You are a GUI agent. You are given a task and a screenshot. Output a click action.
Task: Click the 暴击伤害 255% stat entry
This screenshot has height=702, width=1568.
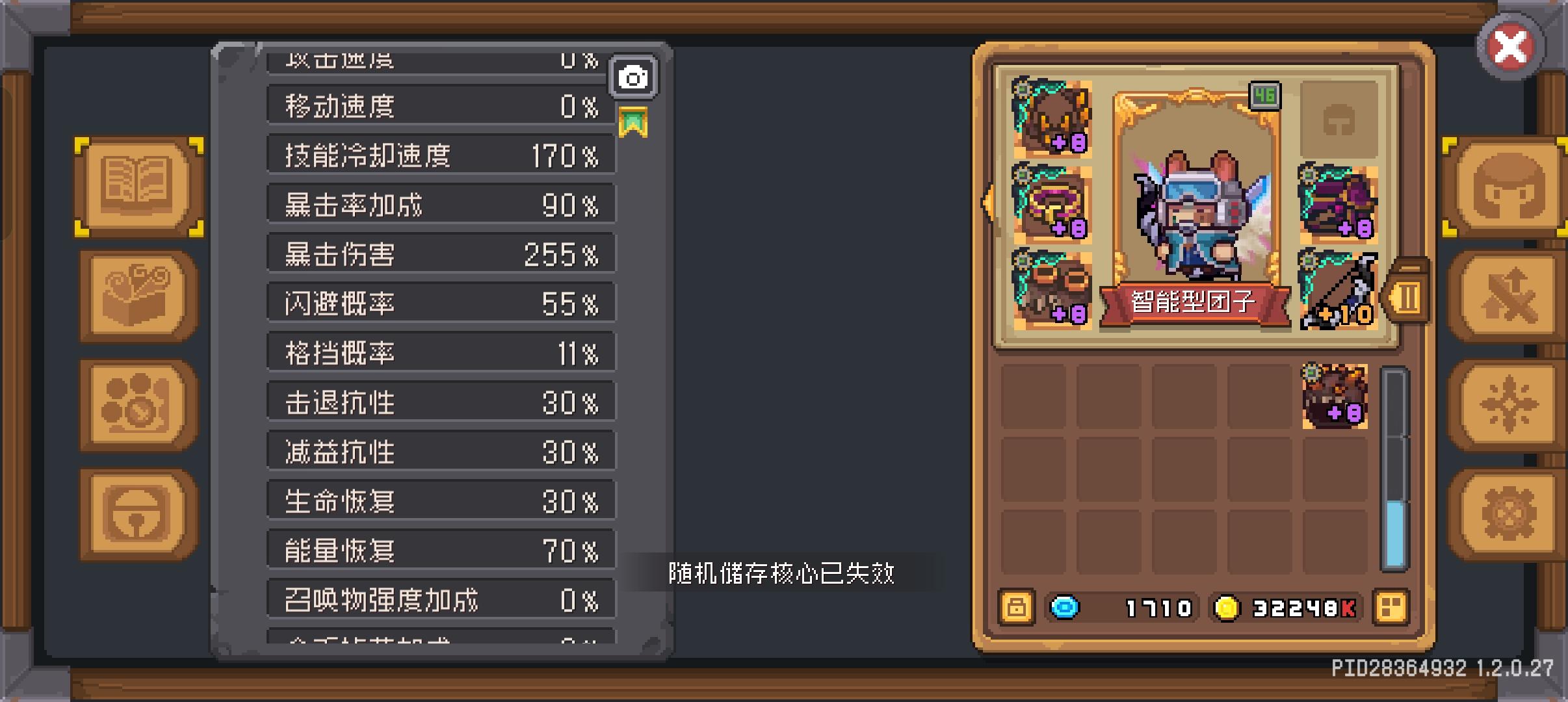[441, 253]
